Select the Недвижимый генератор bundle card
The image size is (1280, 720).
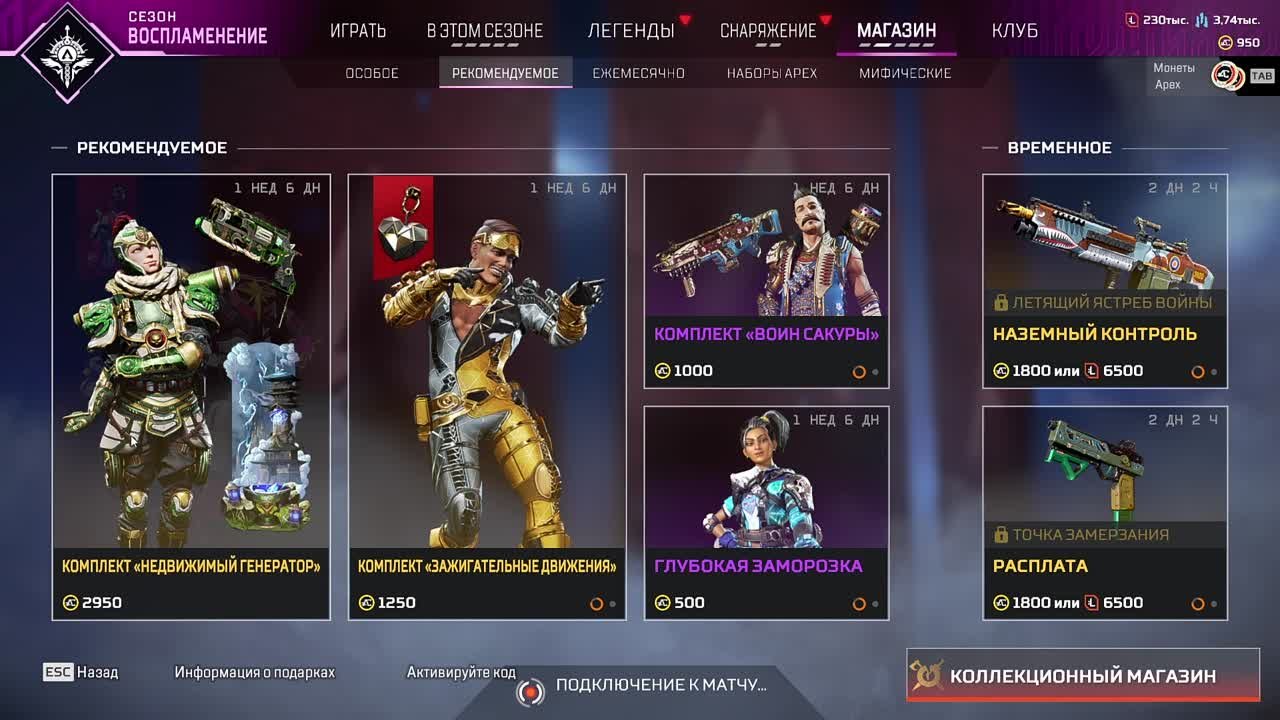click(191, 397)
